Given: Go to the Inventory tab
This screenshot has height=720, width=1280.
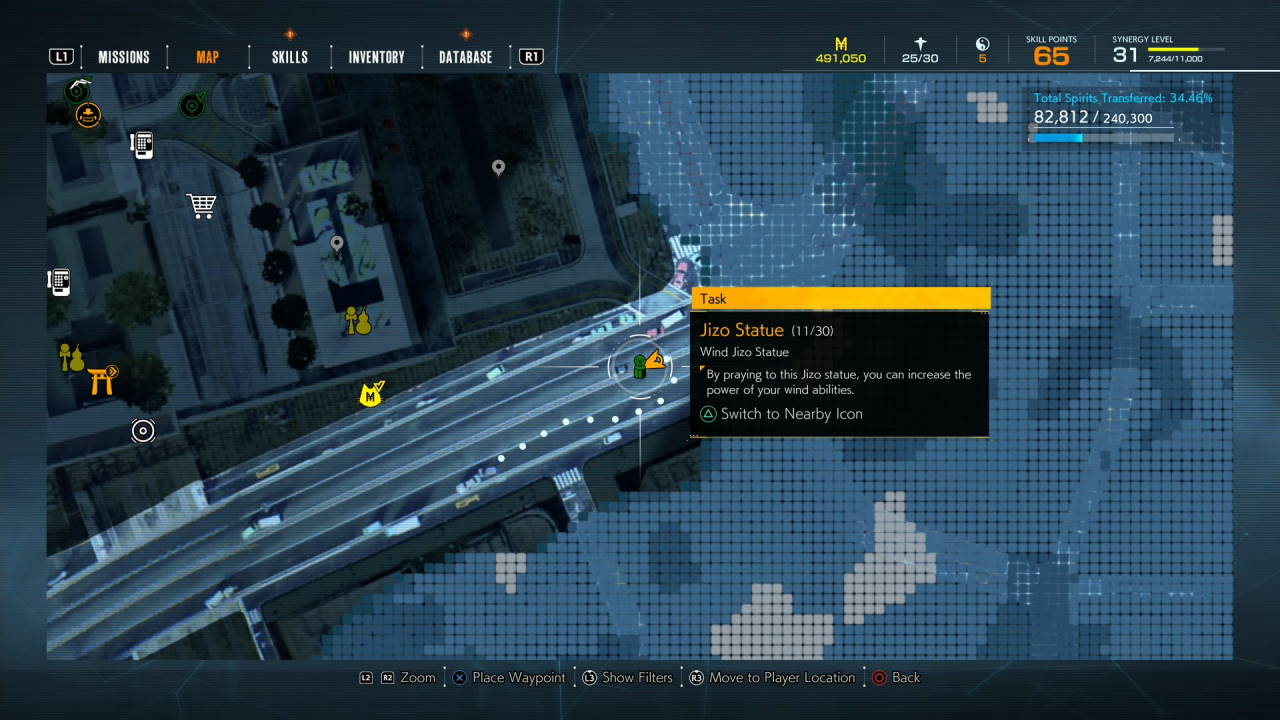Looking at the screenshot, I should [x=376, y=57].
